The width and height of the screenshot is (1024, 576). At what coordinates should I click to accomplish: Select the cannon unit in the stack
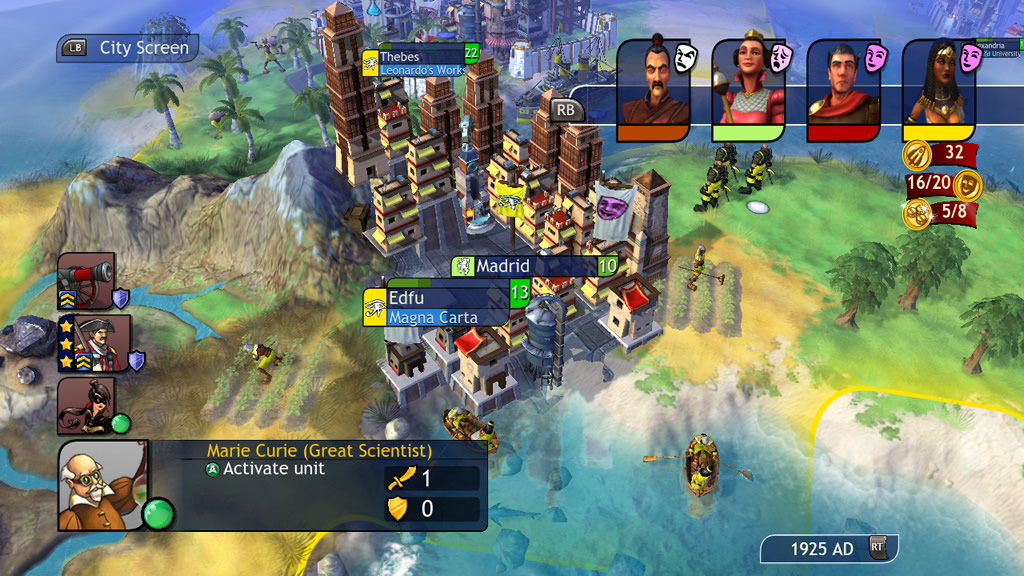coord(86,281)
